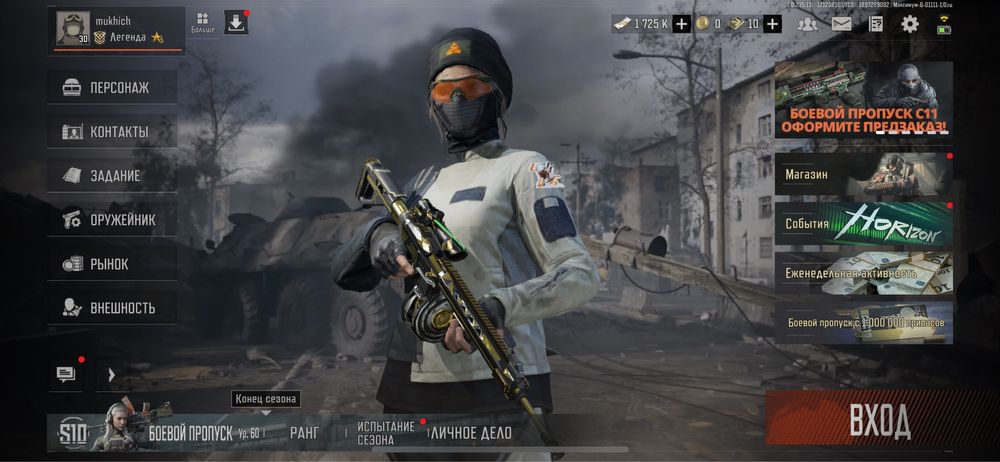The width and height of the screenshot is (1000, 462).
Task: Choose the ВНЕШНОСТЬ menu option
Action: 112,307
